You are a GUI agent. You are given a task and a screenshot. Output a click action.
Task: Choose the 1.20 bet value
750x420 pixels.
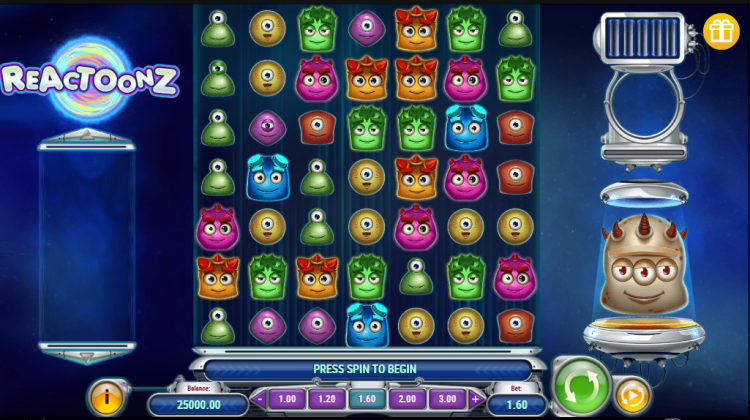(326, 398)
